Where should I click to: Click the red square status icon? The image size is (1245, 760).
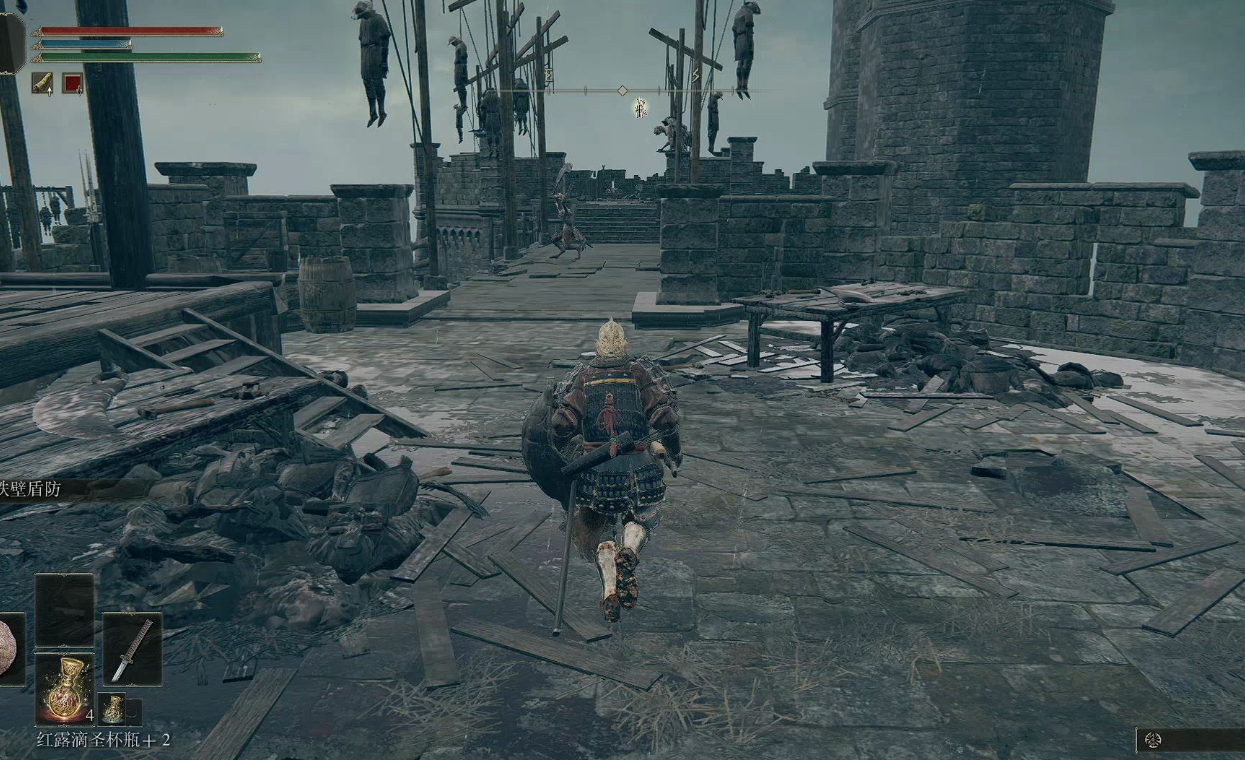73,83
